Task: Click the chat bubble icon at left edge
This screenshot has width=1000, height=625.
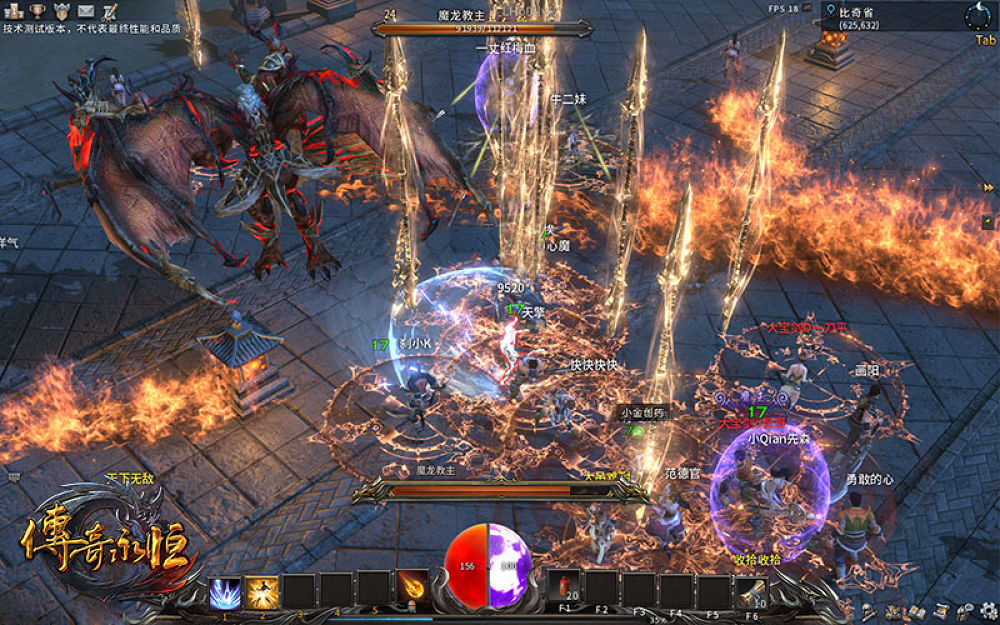Action: (14, 478)
